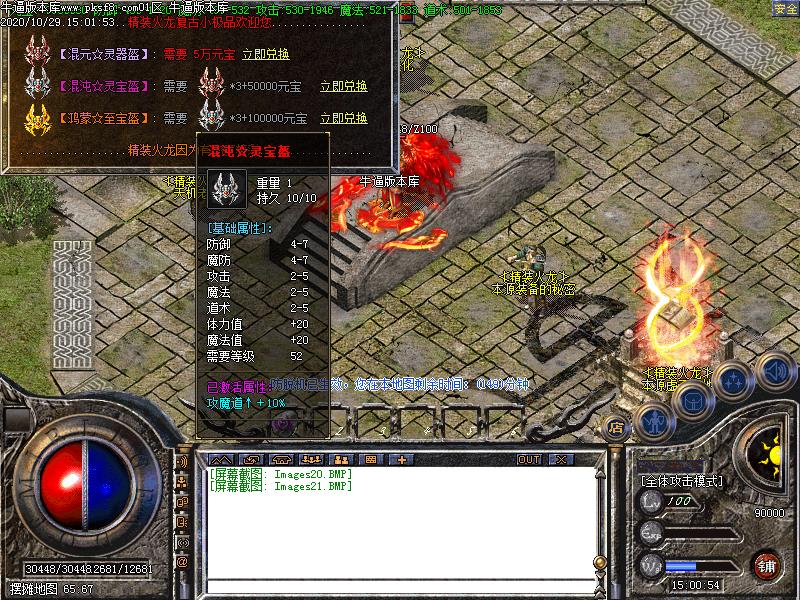This screenshot has width=800, height=600.
Task: Open the 店 shop button
Action: tap(616, 428)
